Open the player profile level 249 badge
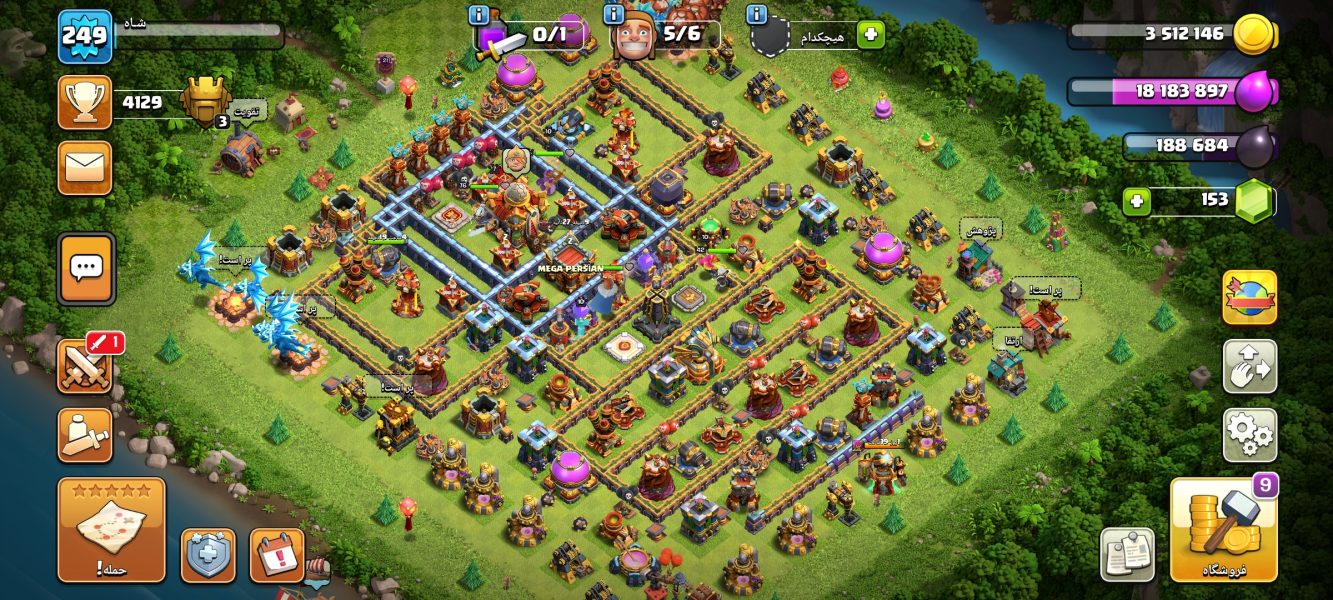Image resolution: width=1333 pixels, height=600 pixels. coord(84,37)
